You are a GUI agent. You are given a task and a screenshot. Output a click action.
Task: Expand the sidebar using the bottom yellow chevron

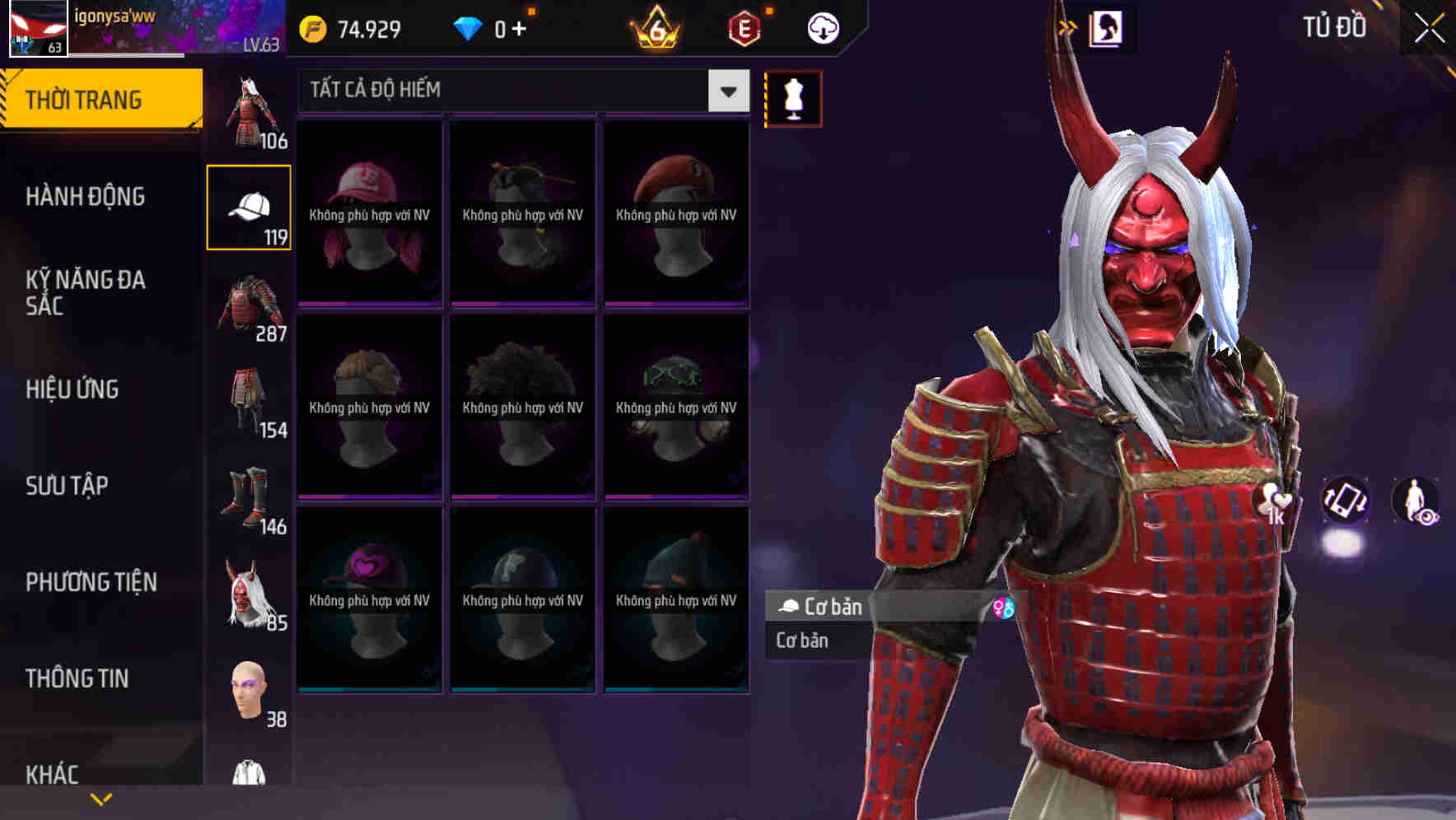point(102,798)
